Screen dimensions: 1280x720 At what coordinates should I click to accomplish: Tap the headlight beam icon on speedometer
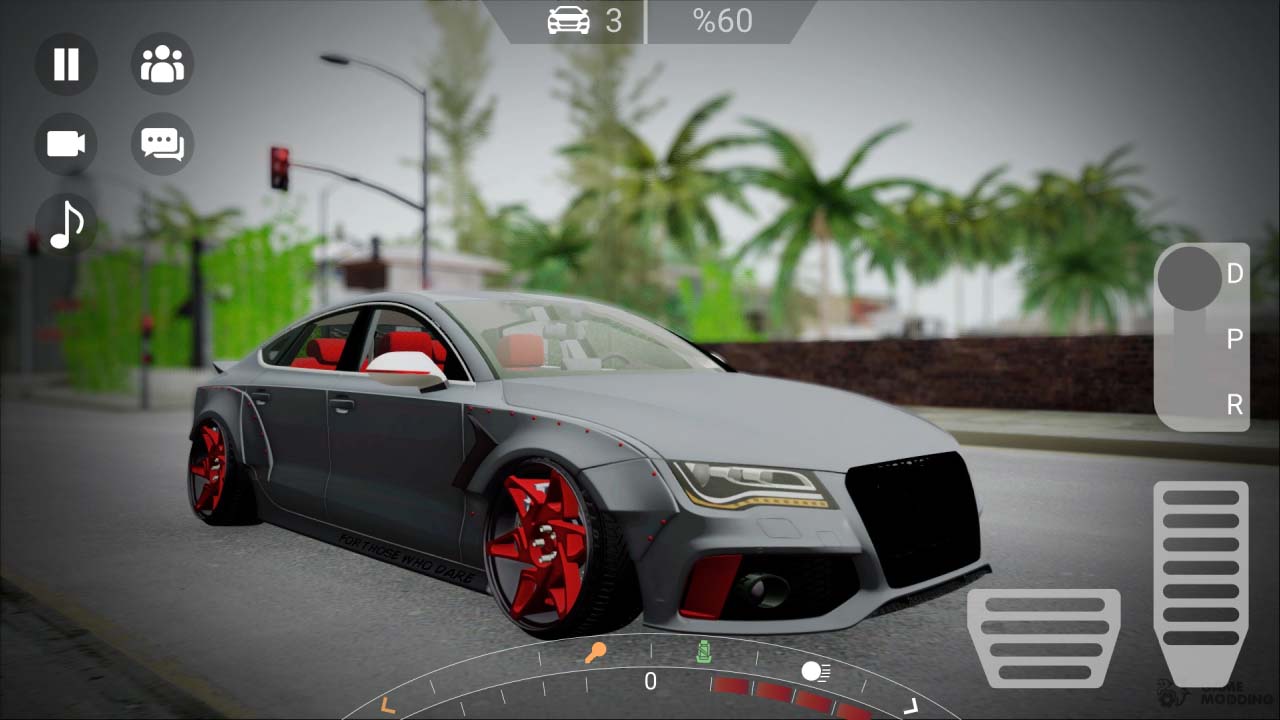coord(813,672)
